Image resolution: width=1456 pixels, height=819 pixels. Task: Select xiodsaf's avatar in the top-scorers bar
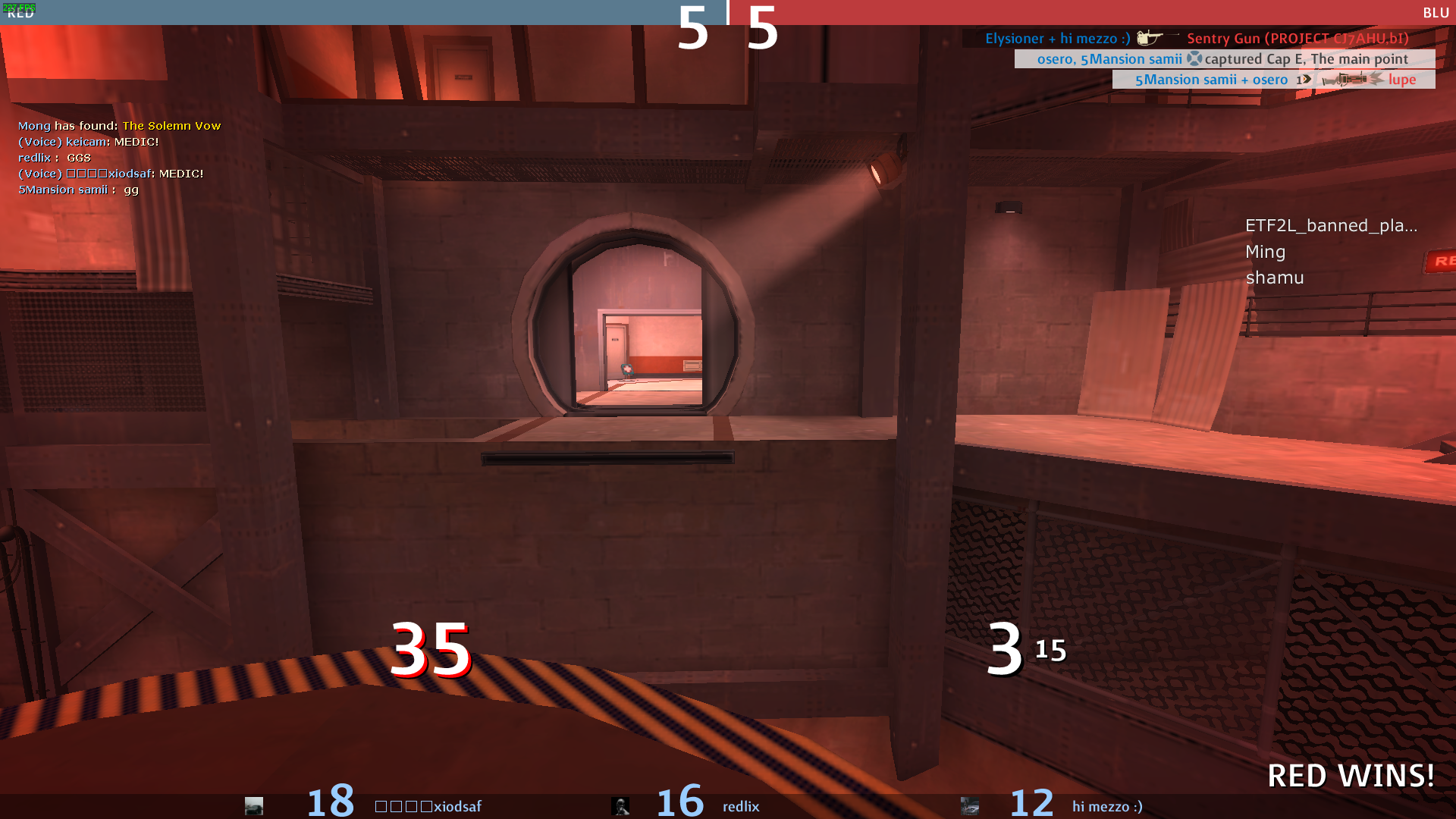(x=254, y=806)
